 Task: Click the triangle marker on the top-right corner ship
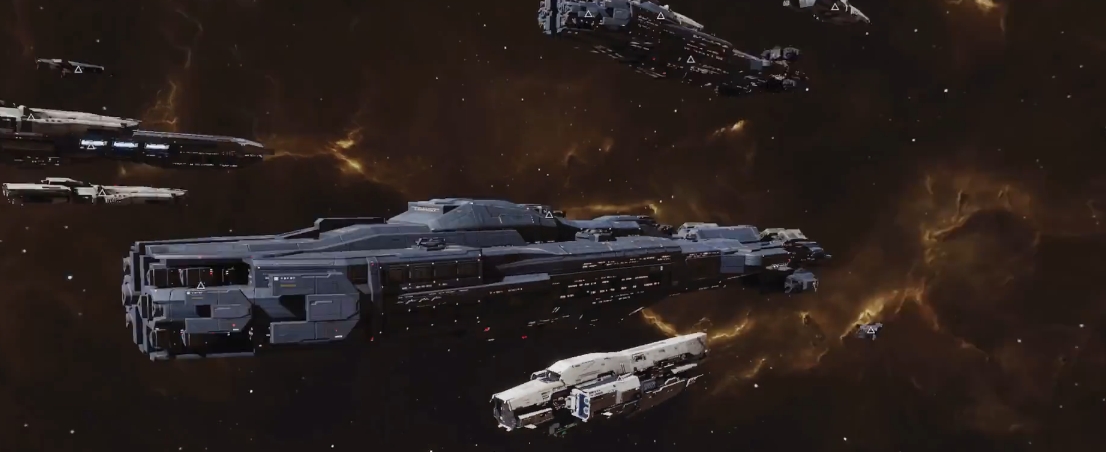[x=834, y=8]
